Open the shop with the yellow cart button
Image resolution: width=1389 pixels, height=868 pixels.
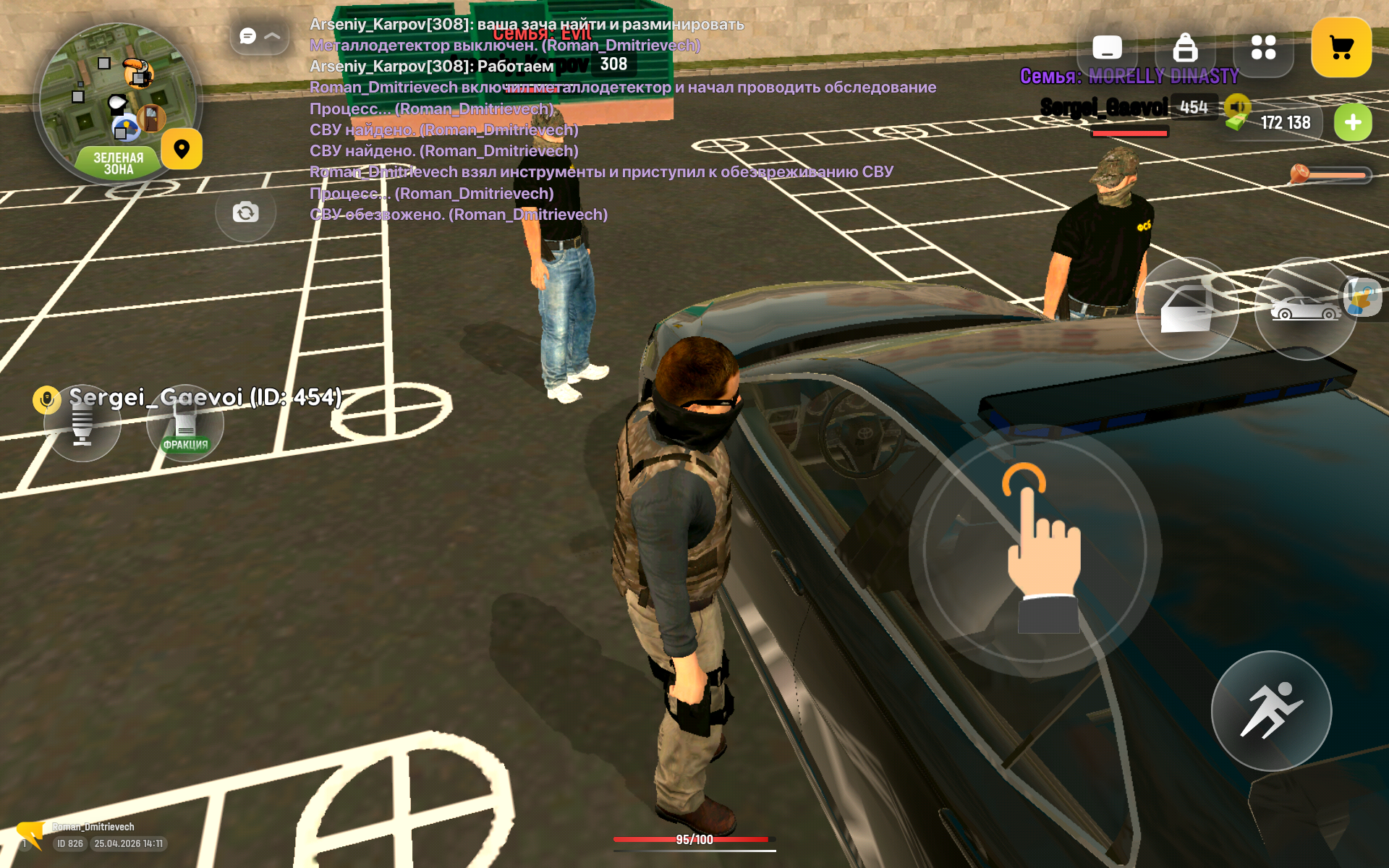[x=1341, y=48]
